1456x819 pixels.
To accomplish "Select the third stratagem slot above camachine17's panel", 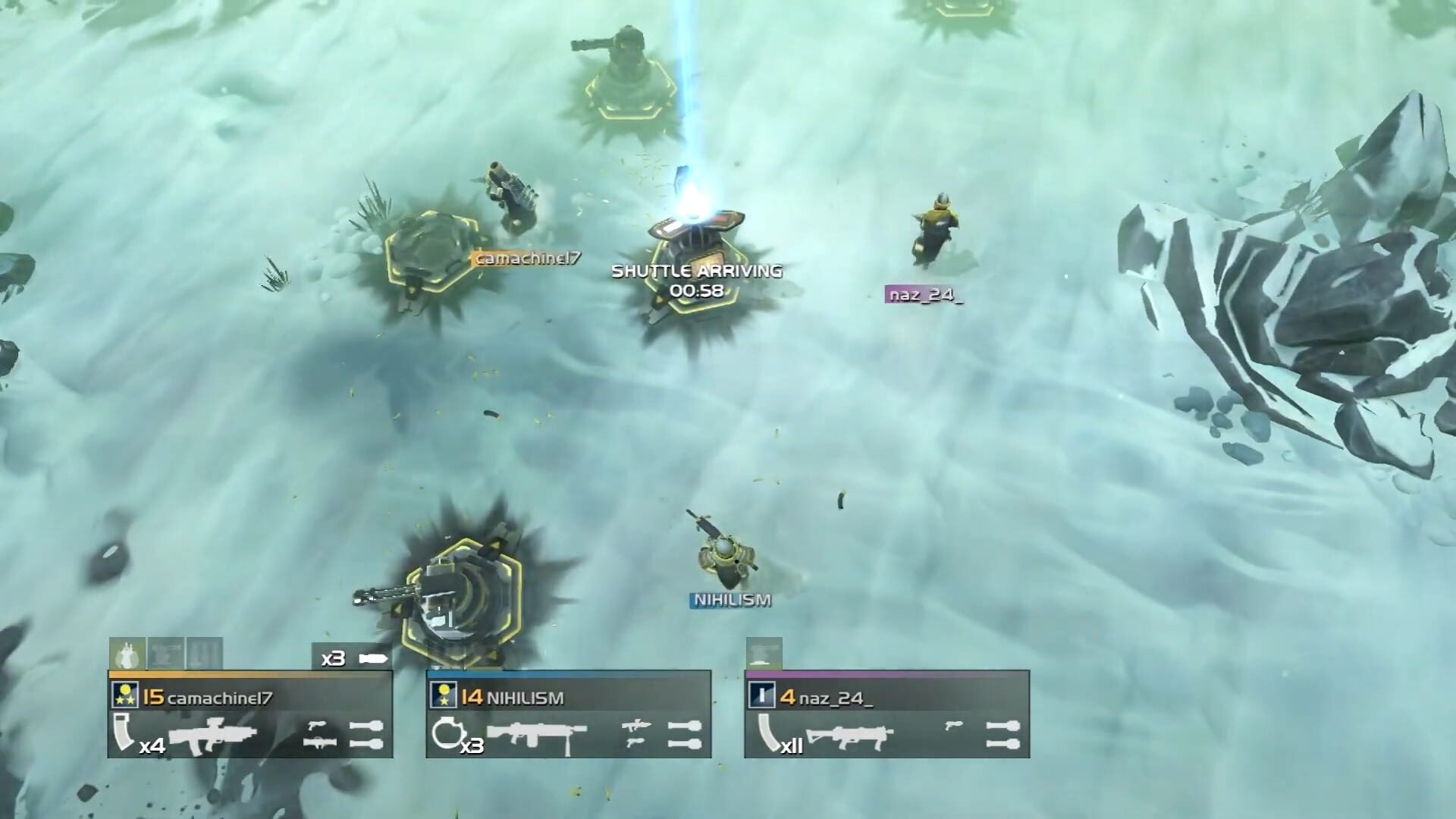I will pyautogui.click(x=202, y=652).
